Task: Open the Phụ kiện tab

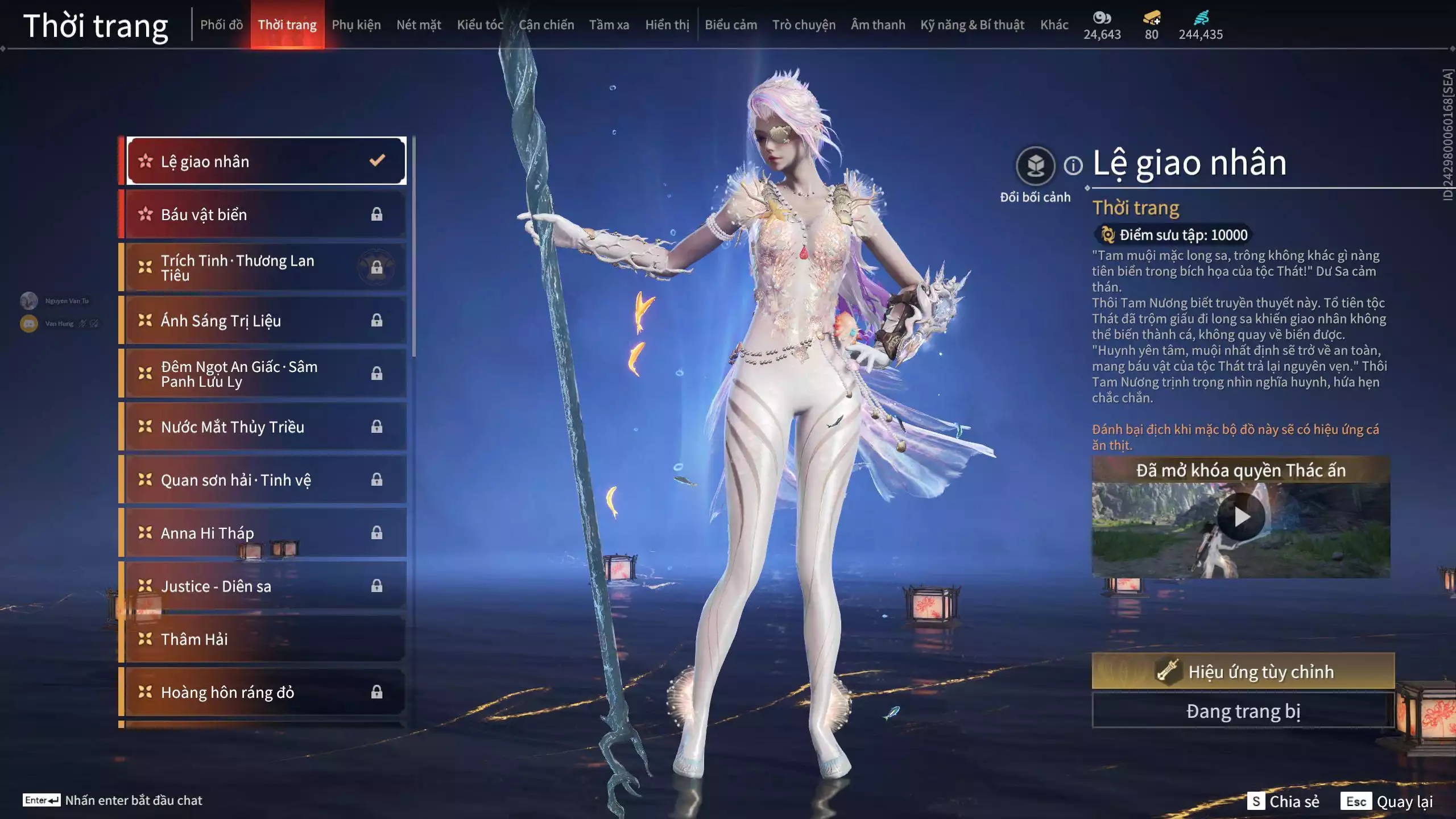Action: pyautogui.click(x=356, y=25)
